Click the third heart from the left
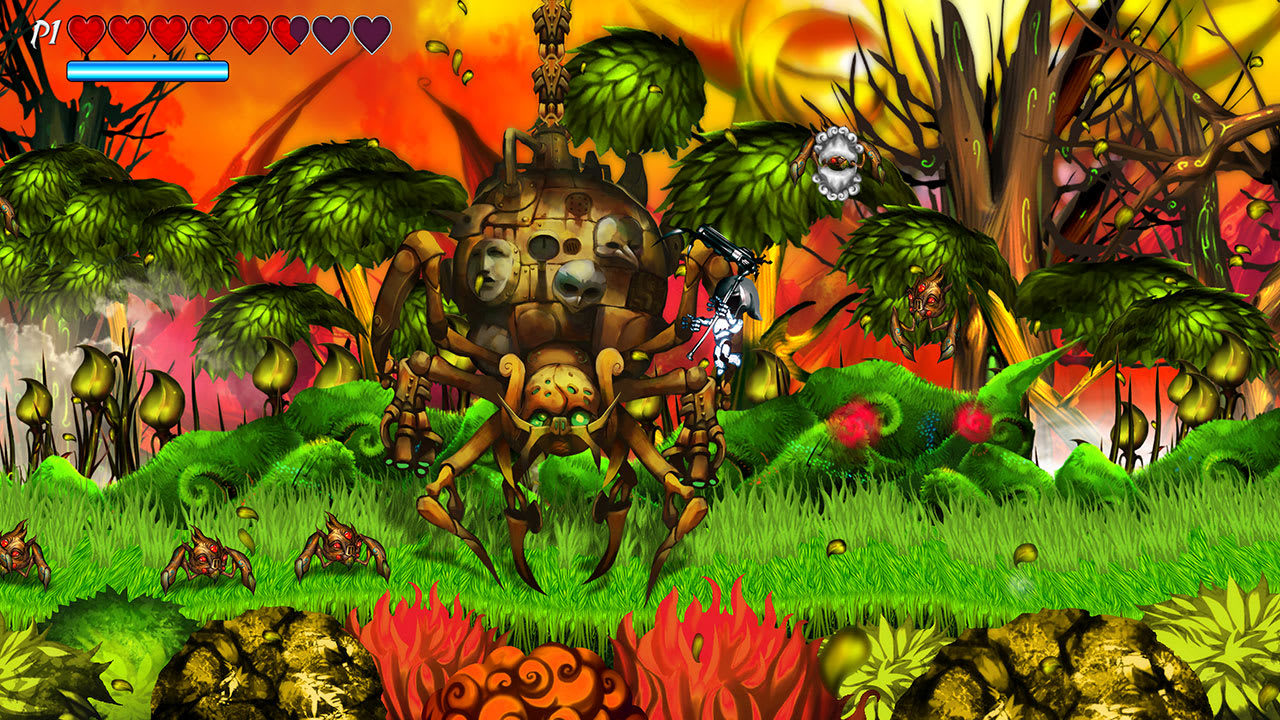 (166, 31)
